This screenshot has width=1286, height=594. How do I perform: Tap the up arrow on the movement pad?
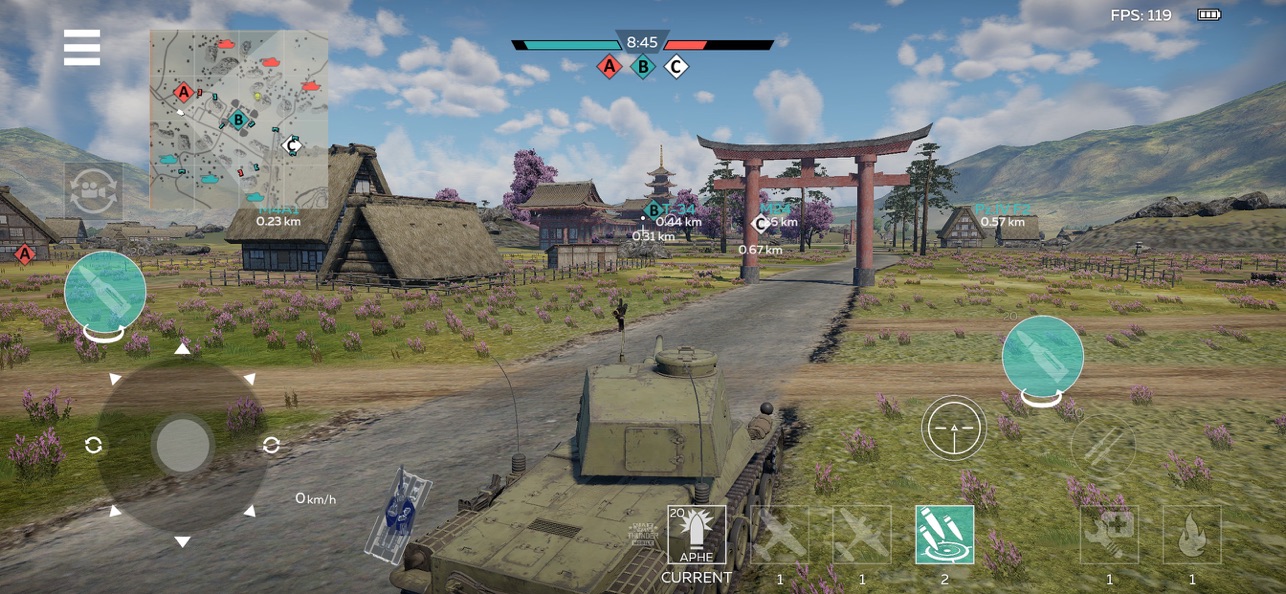[182, 349]
